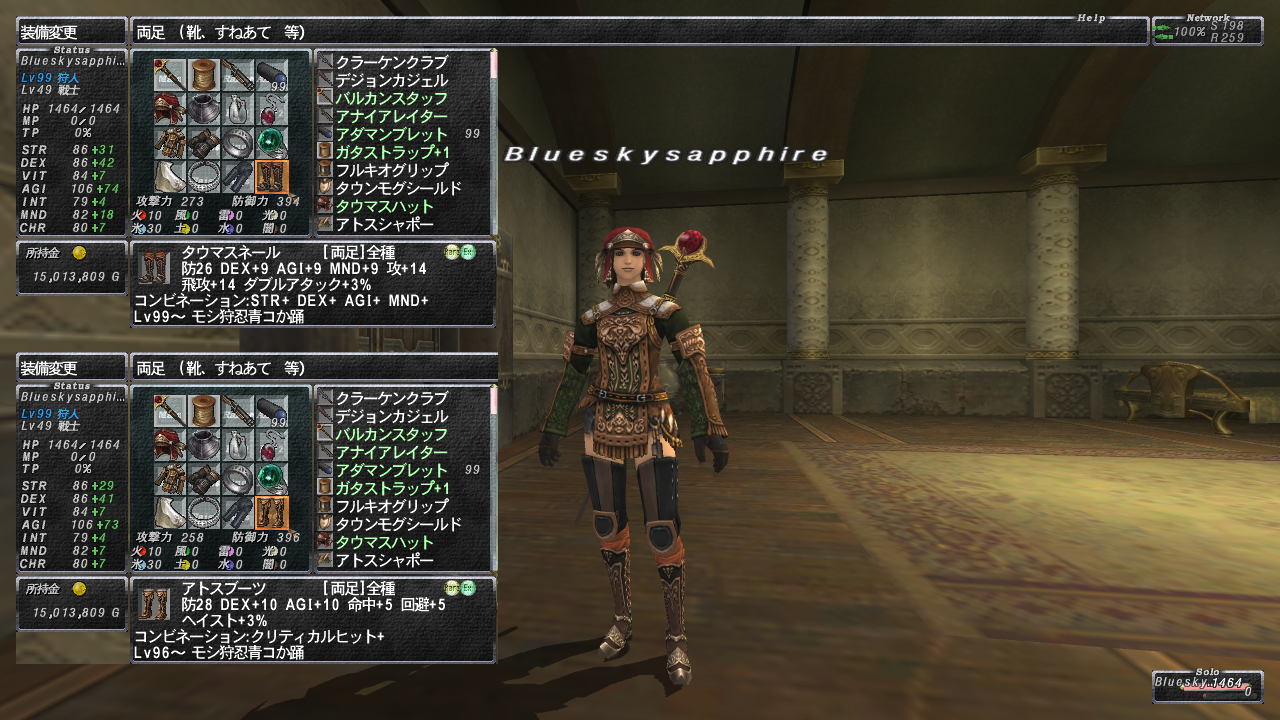Choose フルキオグリップ in the タウマスネール panel's list
This screenshot has width=1280, height=720.
click(391, 170)
